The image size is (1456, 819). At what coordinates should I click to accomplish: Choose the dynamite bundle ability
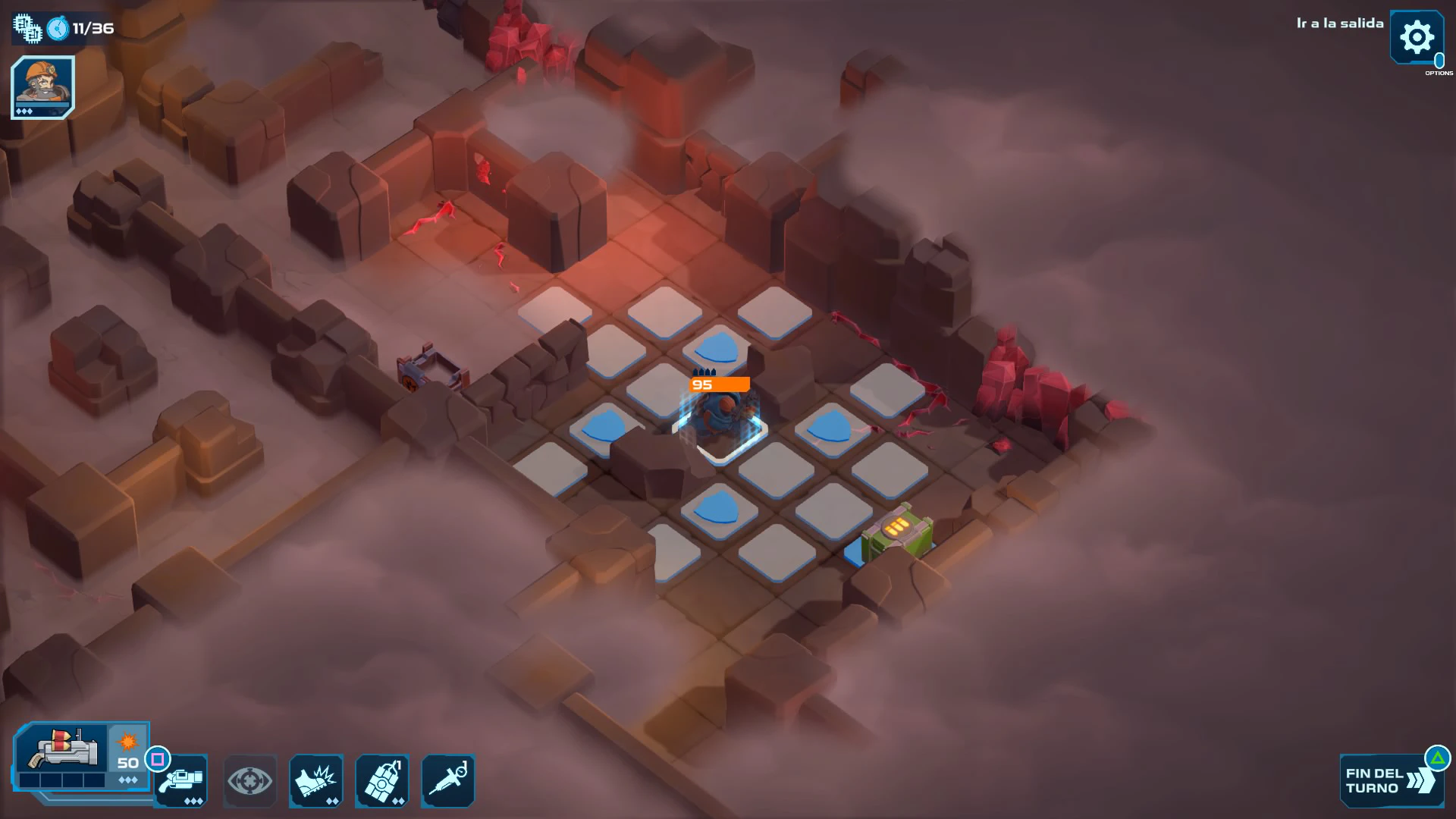point(382,781)
